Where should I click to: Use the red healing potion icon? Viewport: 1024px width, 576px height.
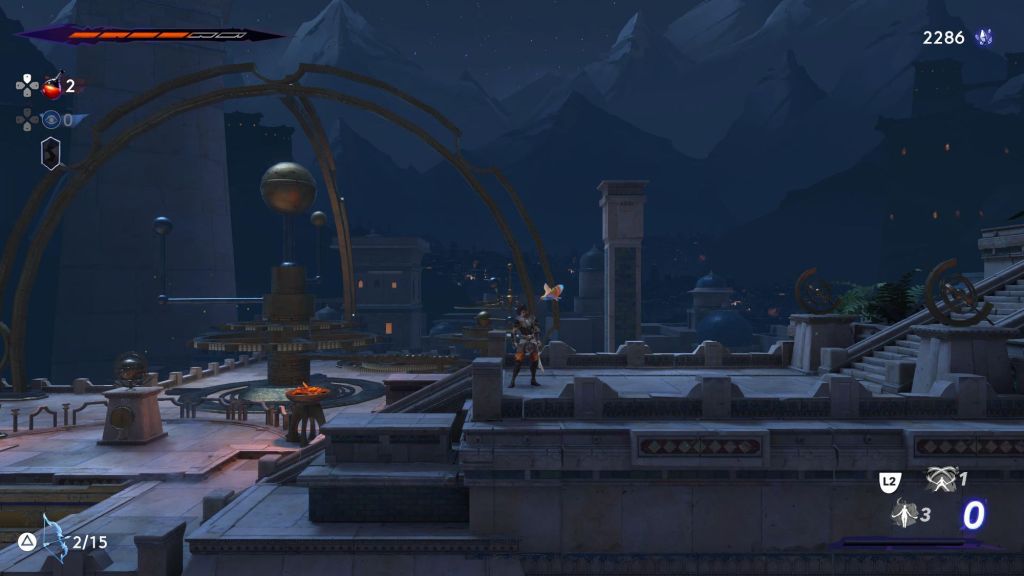click(53, 86)
